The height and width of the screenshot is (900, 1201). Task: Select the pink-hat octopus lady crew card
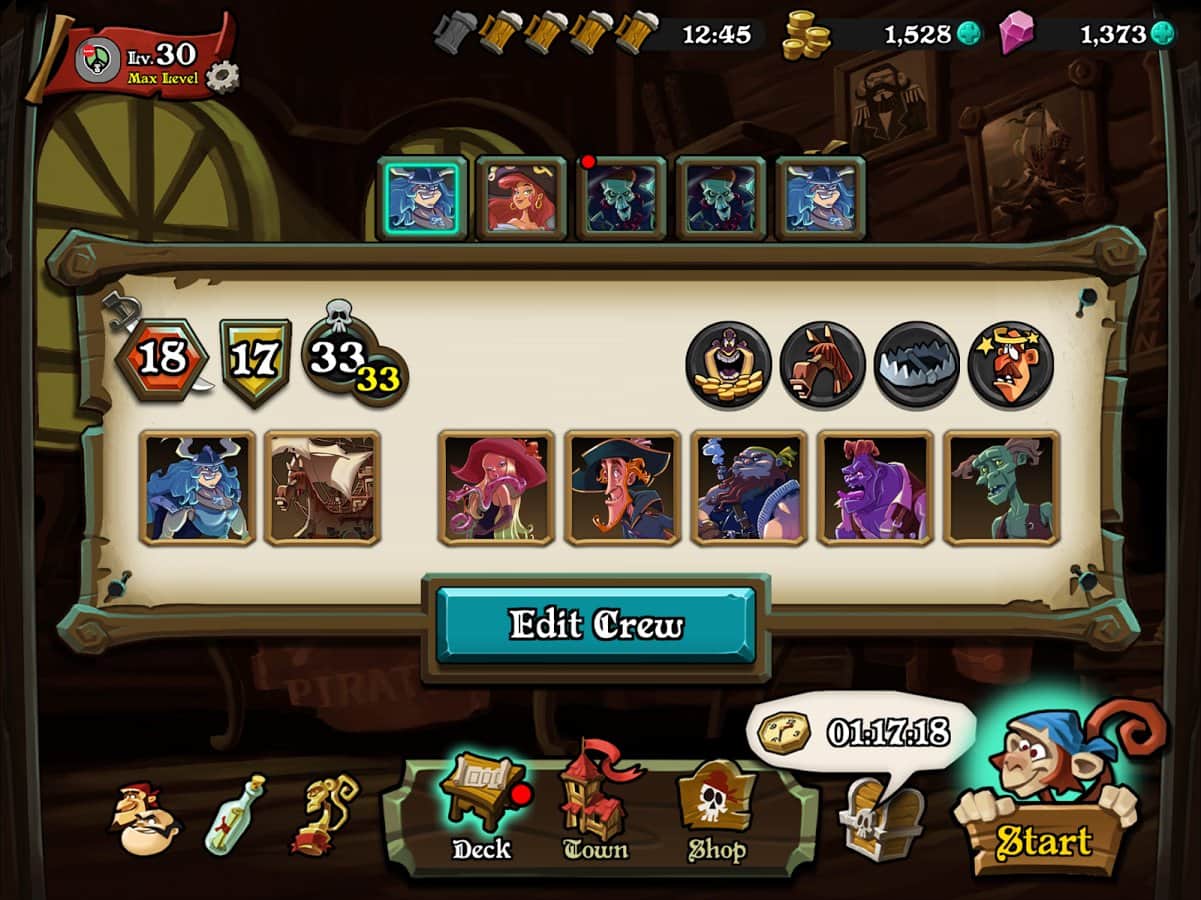[x=496, y=488]
